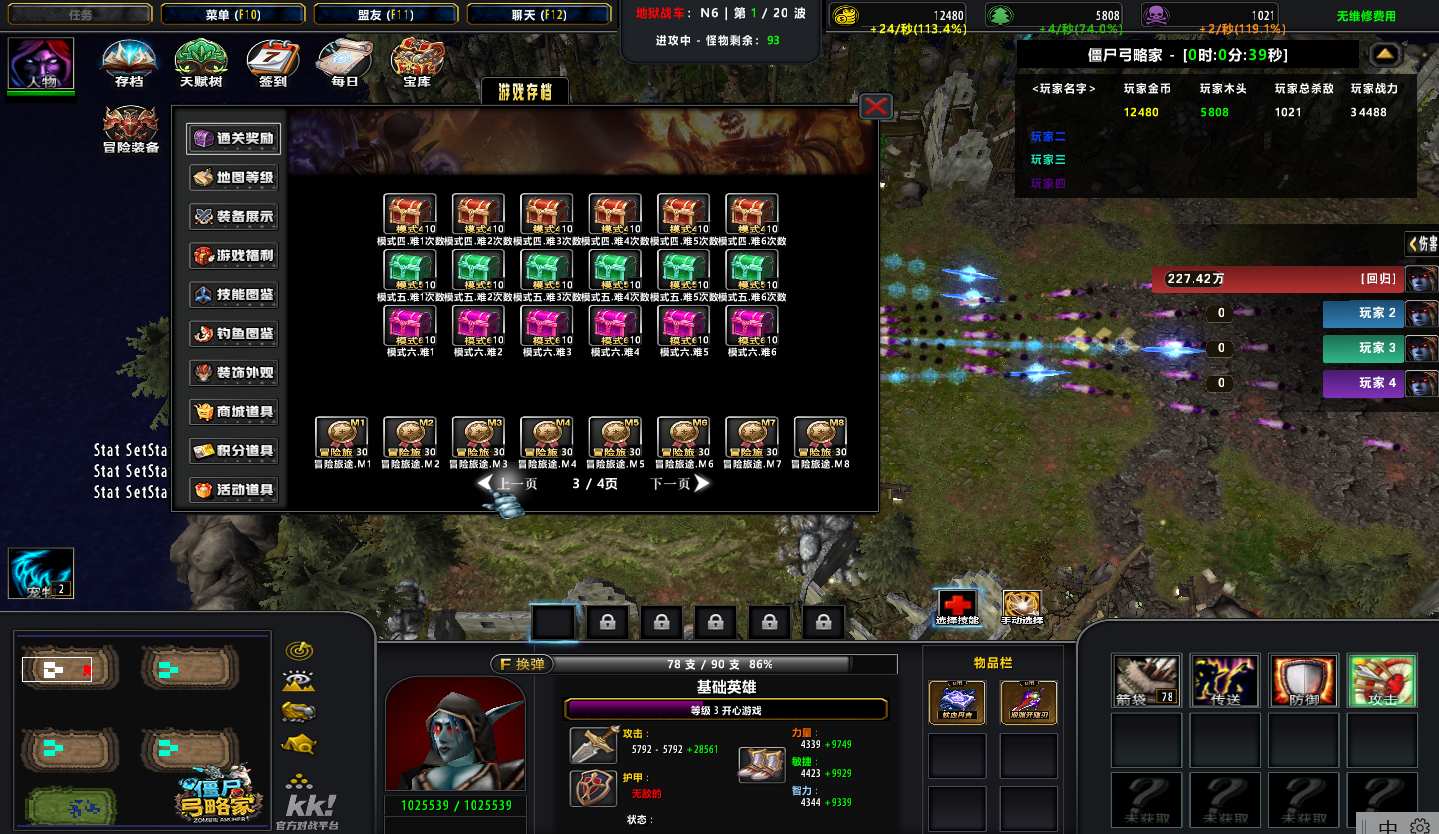The image size is (1439, 834).
Task: Switch to the 钓鱼图鉴 category
Action: (233, 334)
